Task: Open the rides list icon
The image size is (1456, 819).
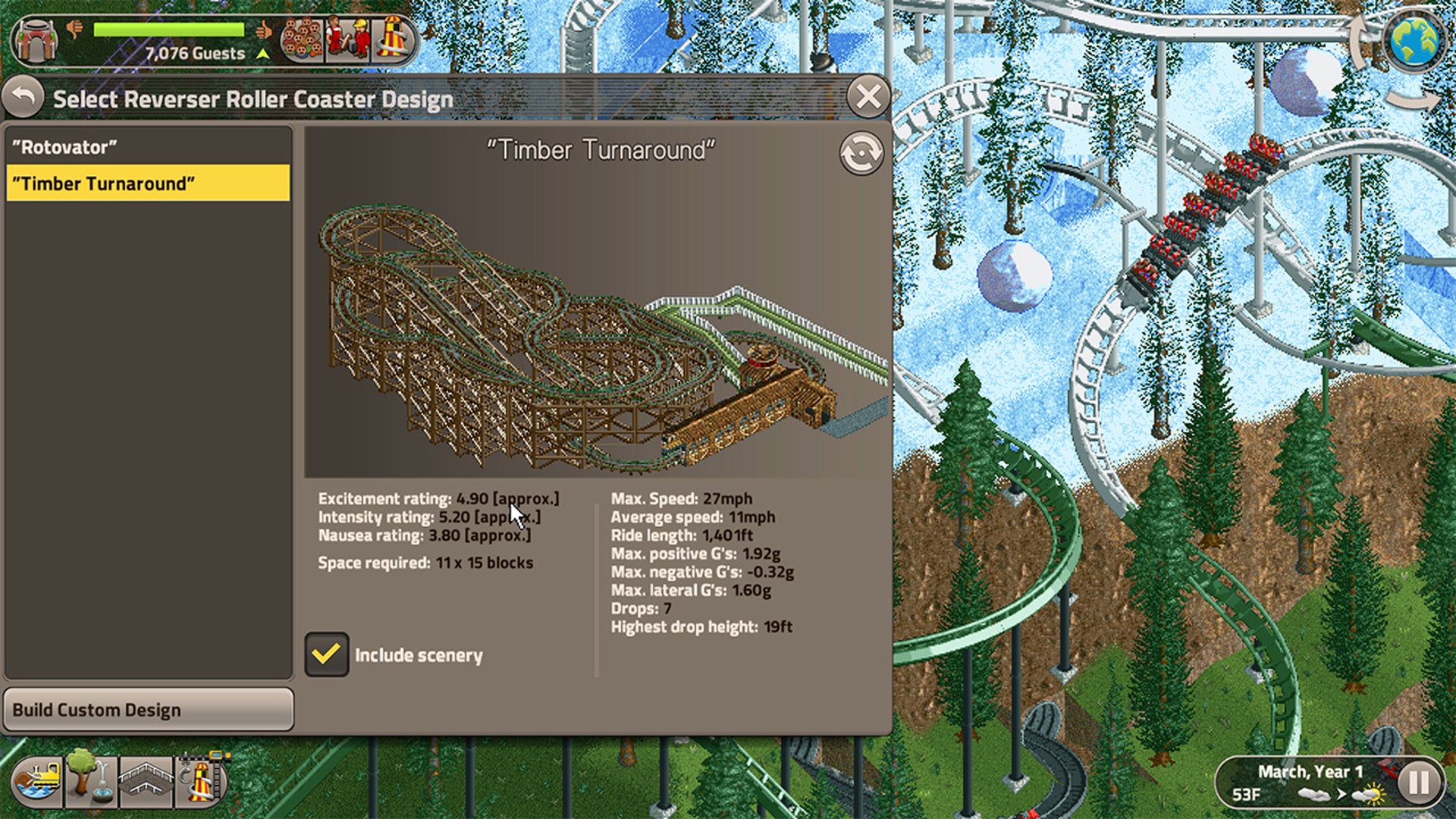Action: click(x=394, y=38)
